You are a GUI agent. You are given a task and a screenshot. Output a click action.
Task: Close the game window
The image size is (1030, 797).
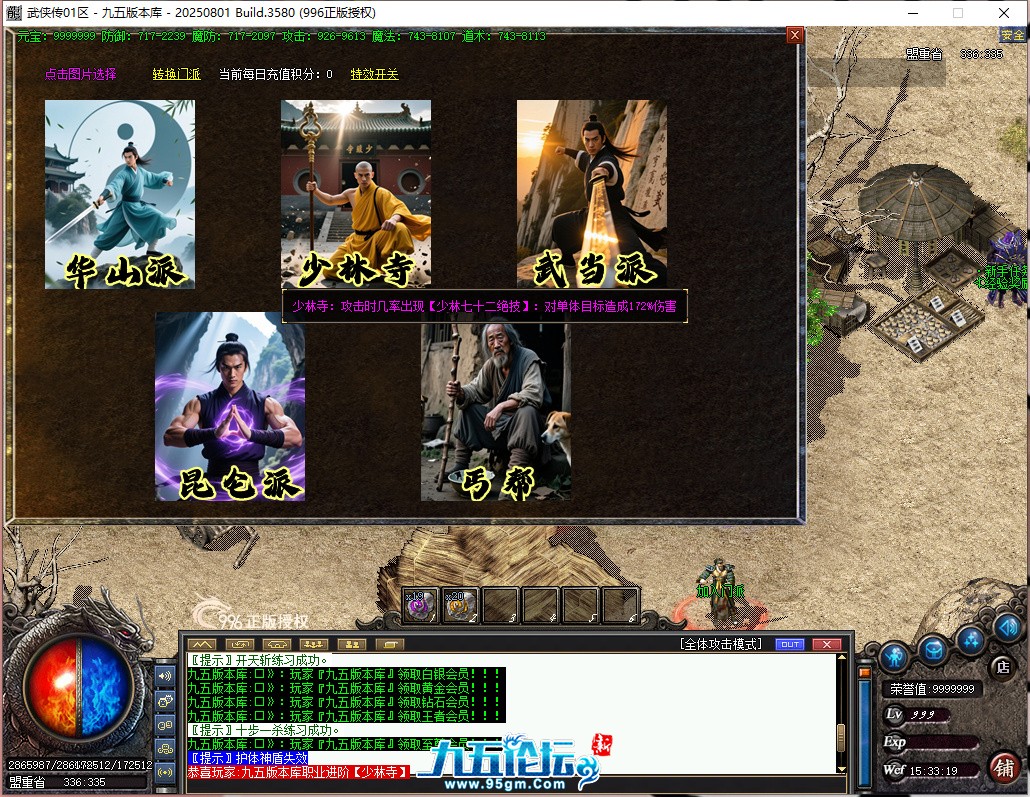(x=1003, y=13)
